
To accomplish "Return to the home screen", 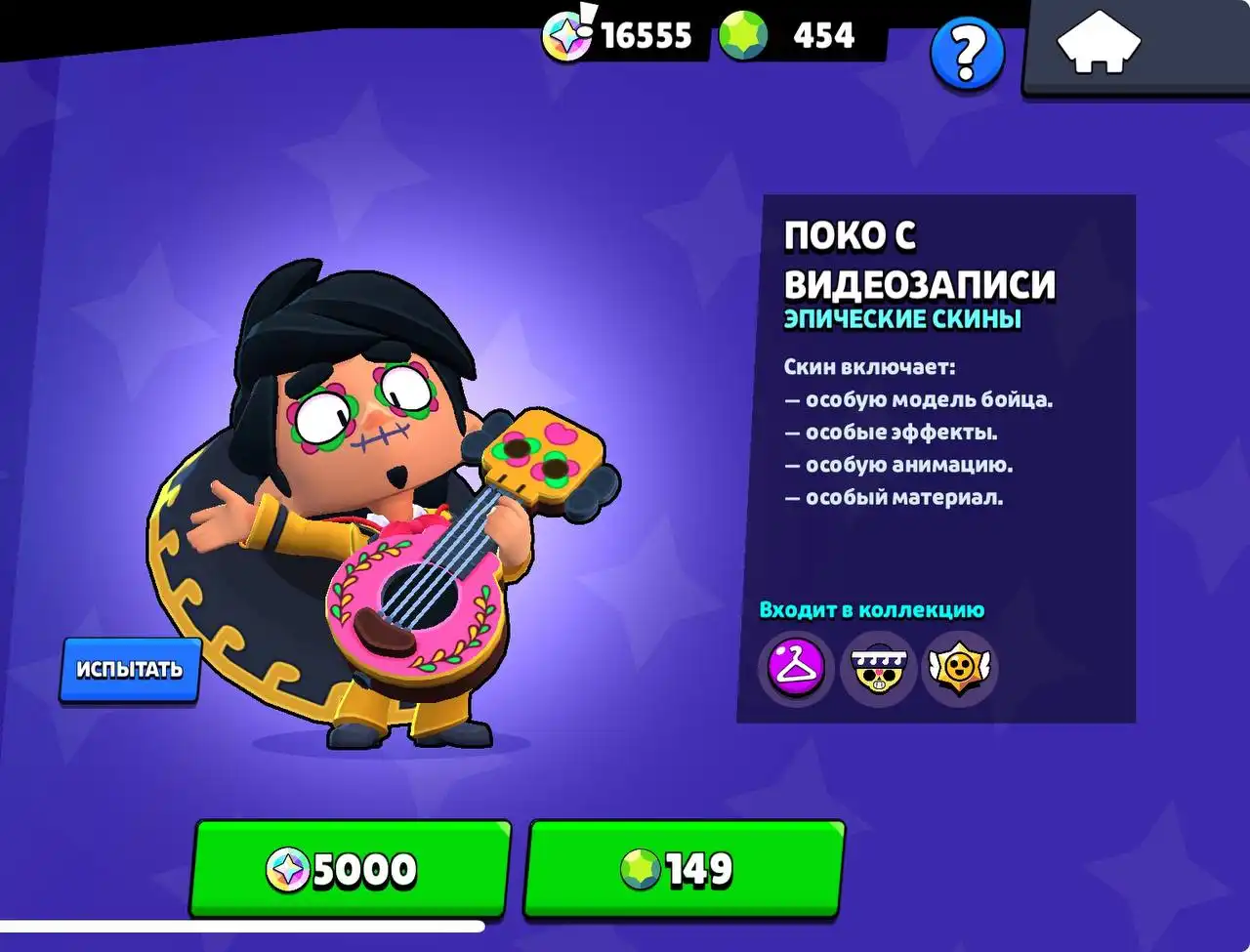I will [1099, 44].
